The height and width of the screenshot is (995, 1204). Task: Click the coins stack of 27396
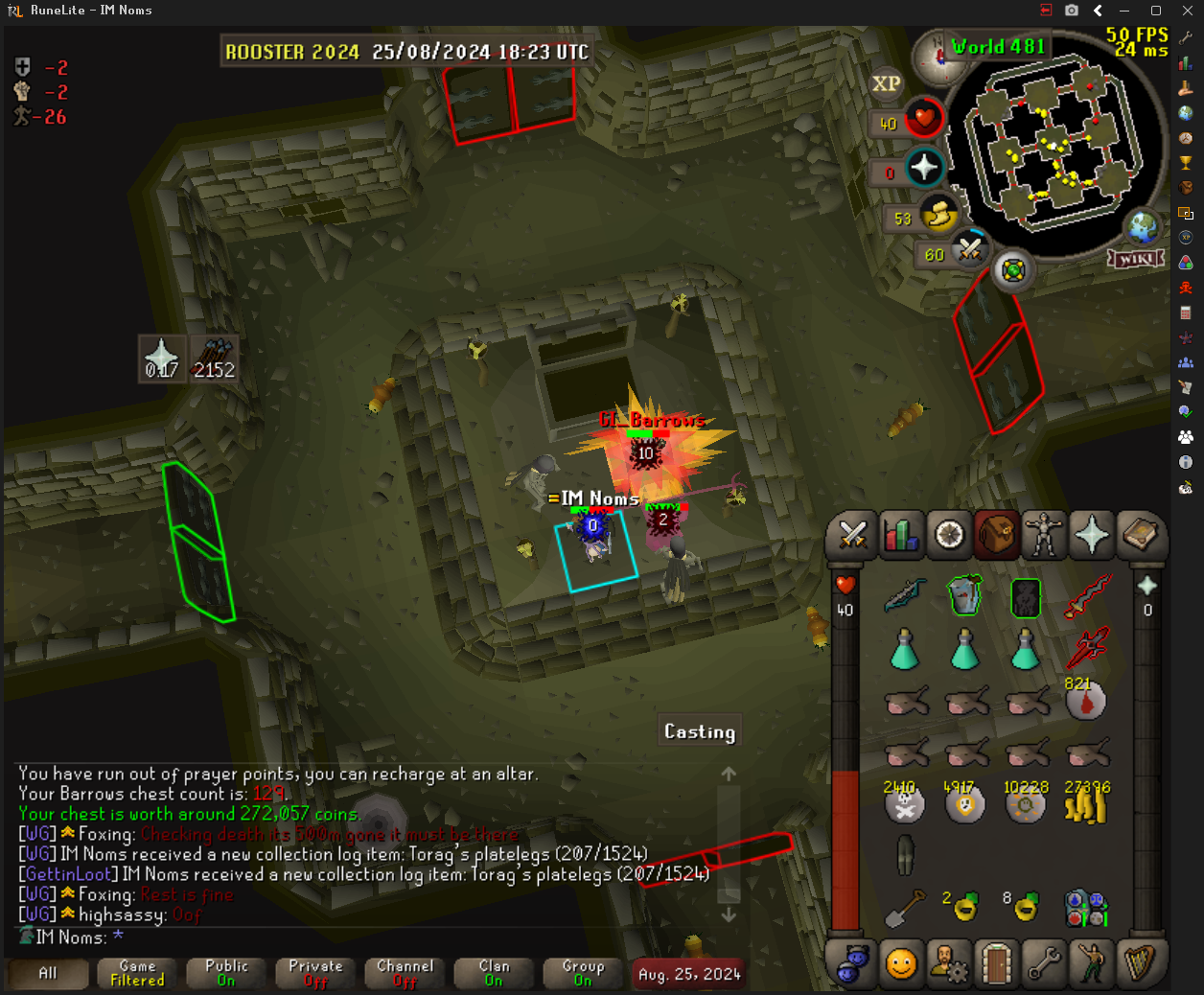tap(1086, 803)
